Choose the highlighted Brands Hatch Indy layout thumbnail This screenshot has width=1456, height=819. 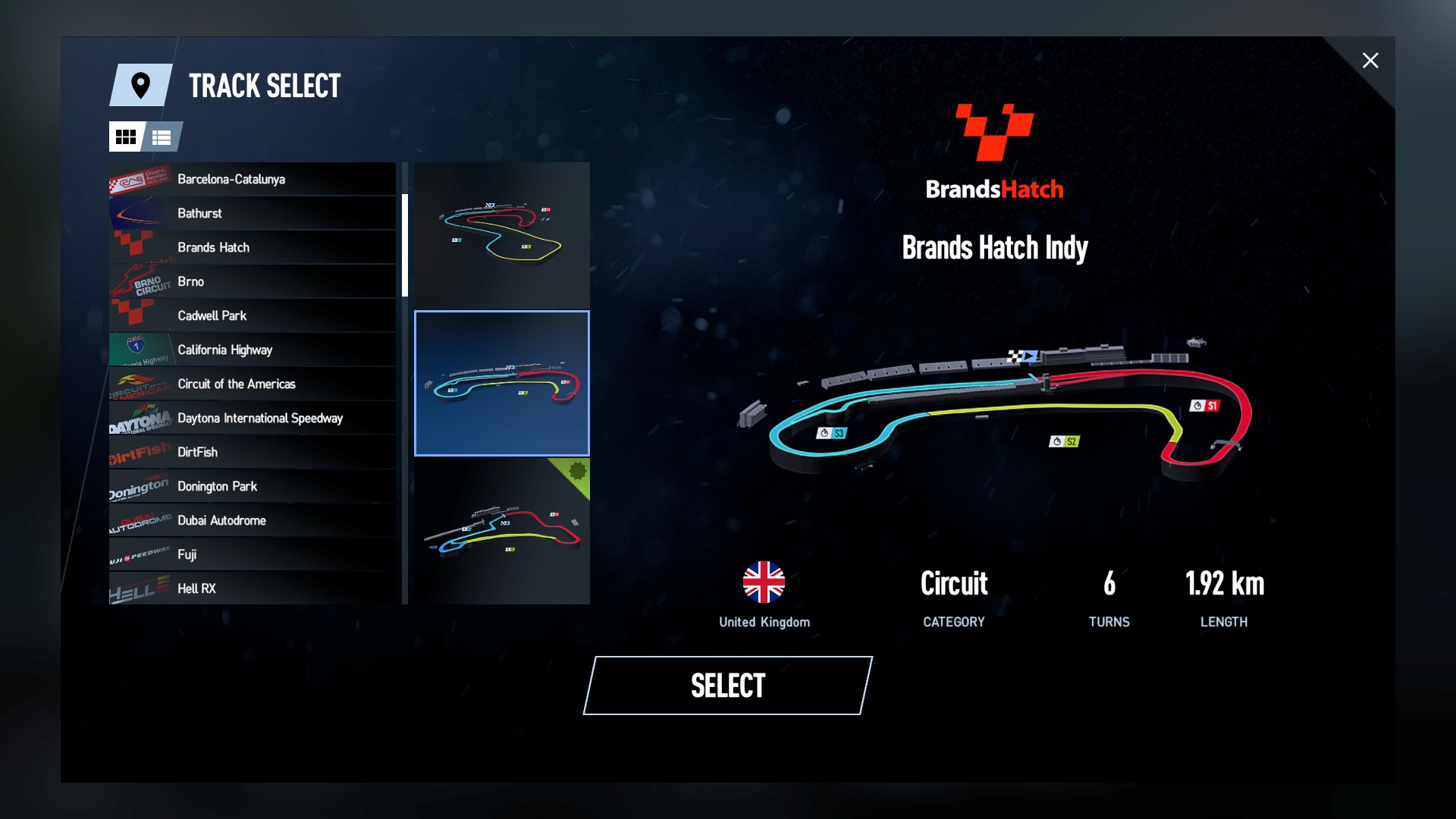501,383
